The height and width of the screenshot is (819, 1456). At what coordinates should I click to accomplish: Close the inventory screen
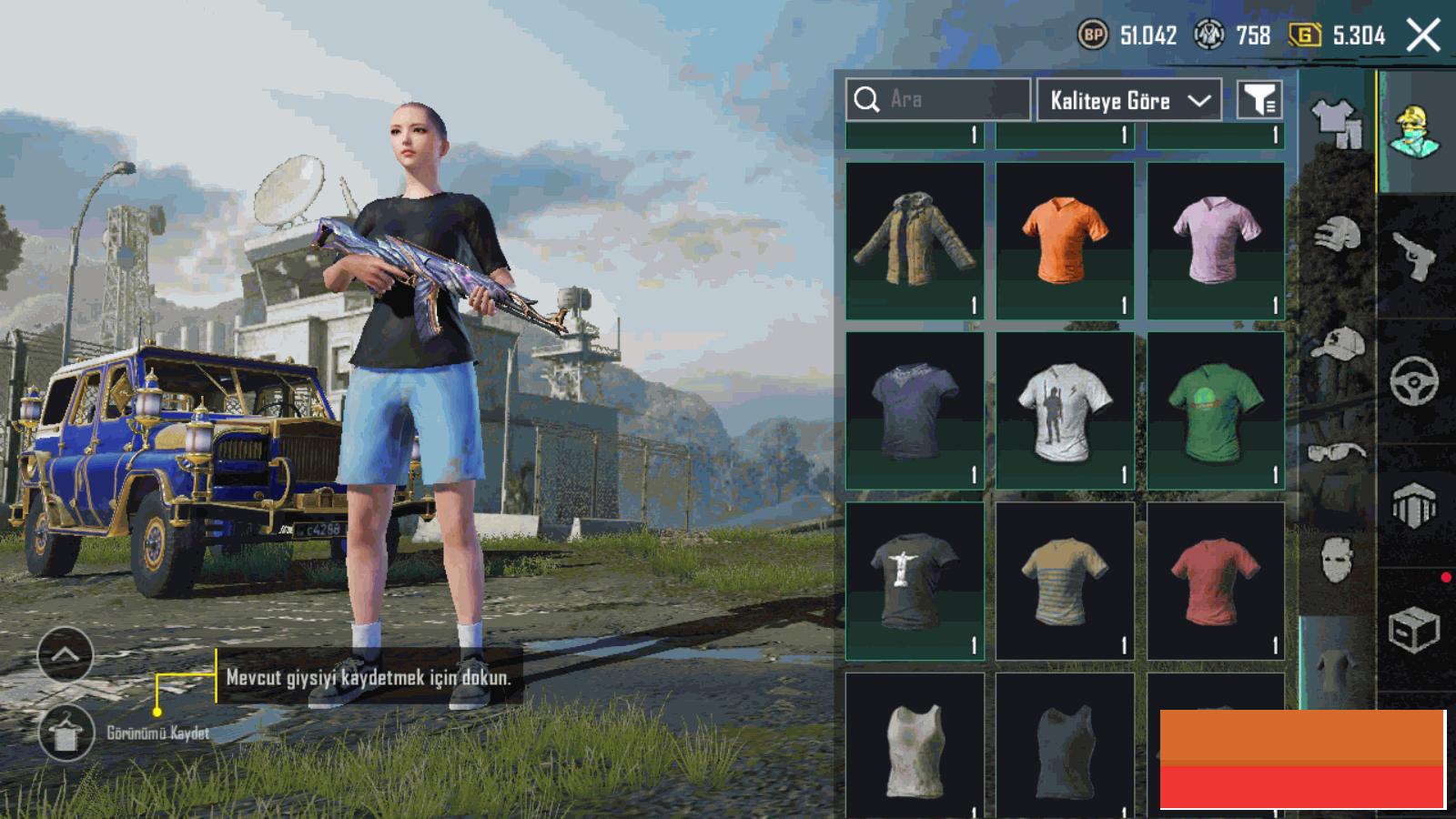pyautogui.click(x=1422, y=35)
